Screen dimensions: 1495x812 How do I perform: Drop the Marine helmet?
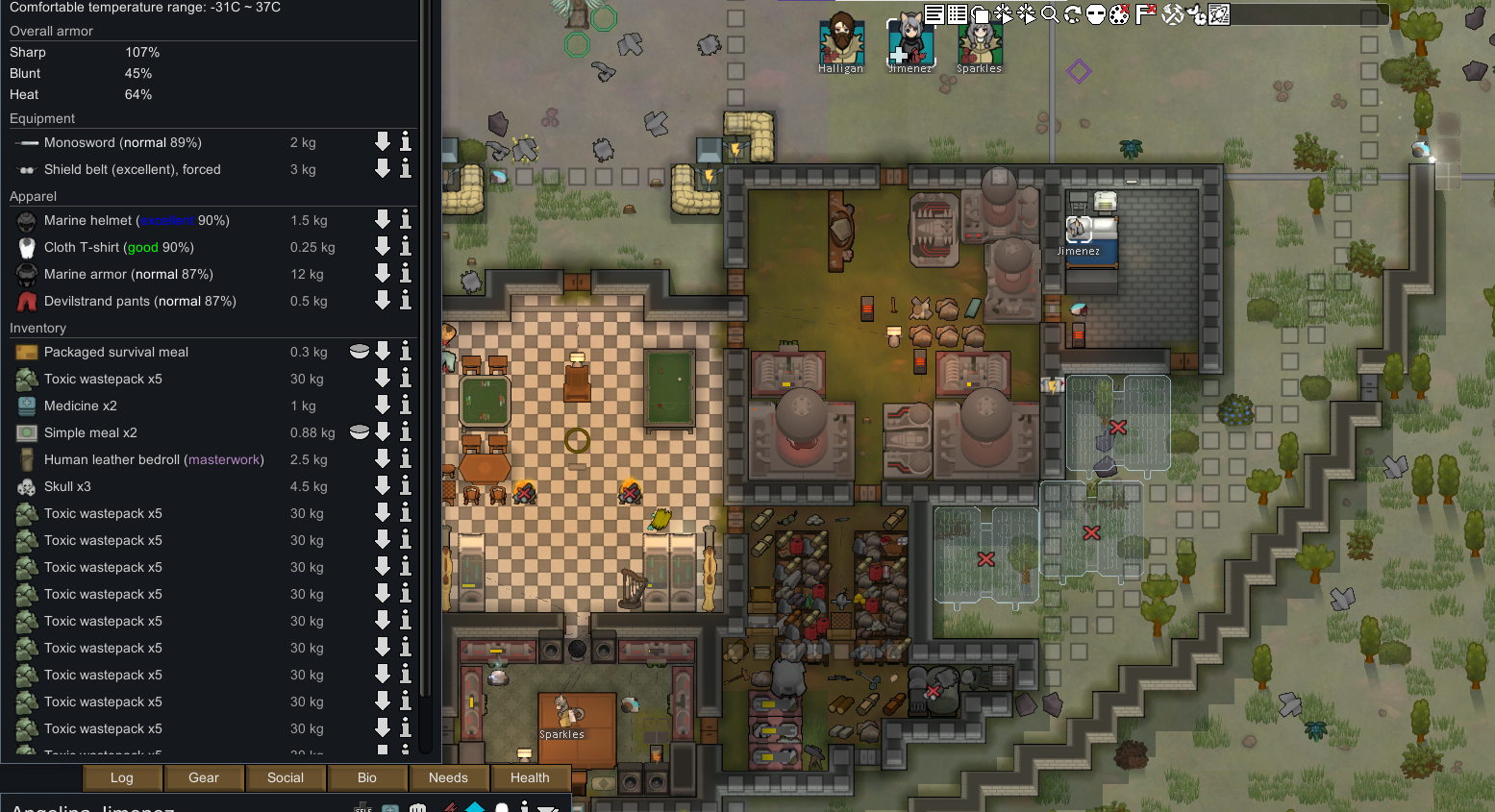pos(383,220)
